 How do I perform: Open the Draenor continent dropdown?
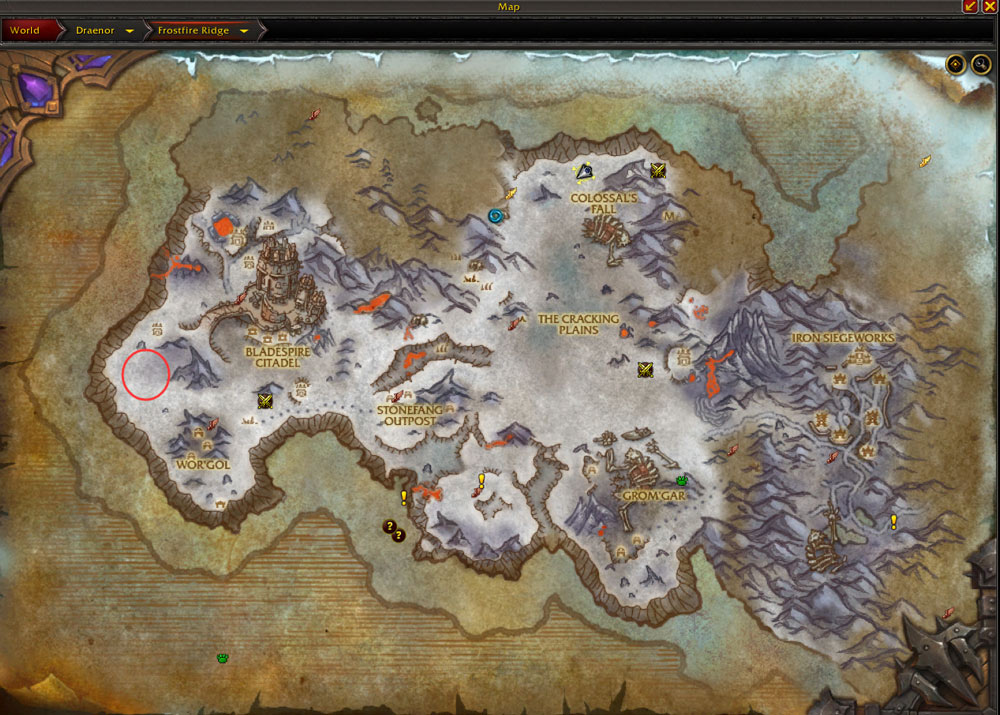point(130,31)
